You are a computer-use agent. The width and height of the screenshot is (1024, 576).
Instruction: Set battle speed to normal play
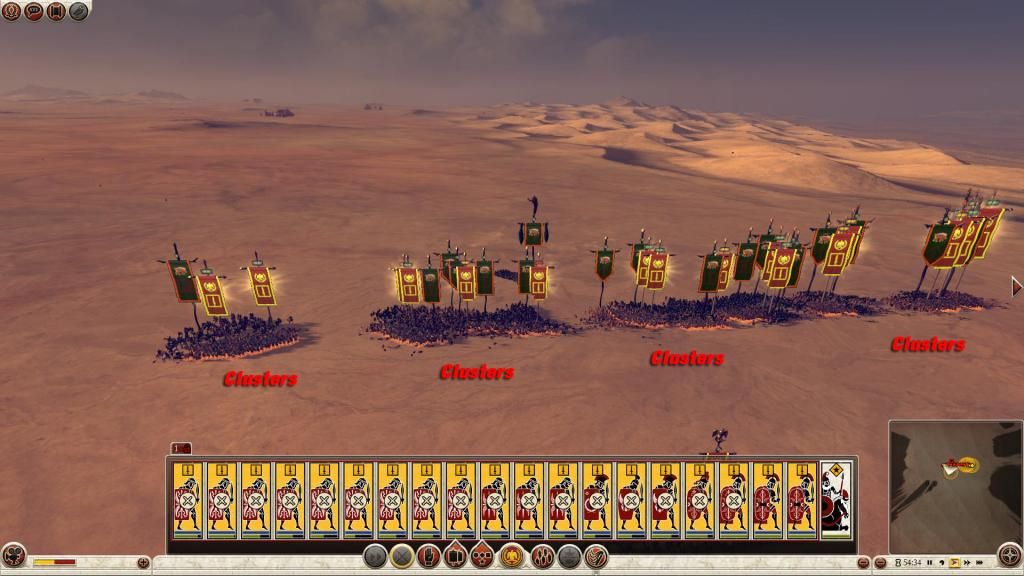pyautogui.click(x=954, y=563)
